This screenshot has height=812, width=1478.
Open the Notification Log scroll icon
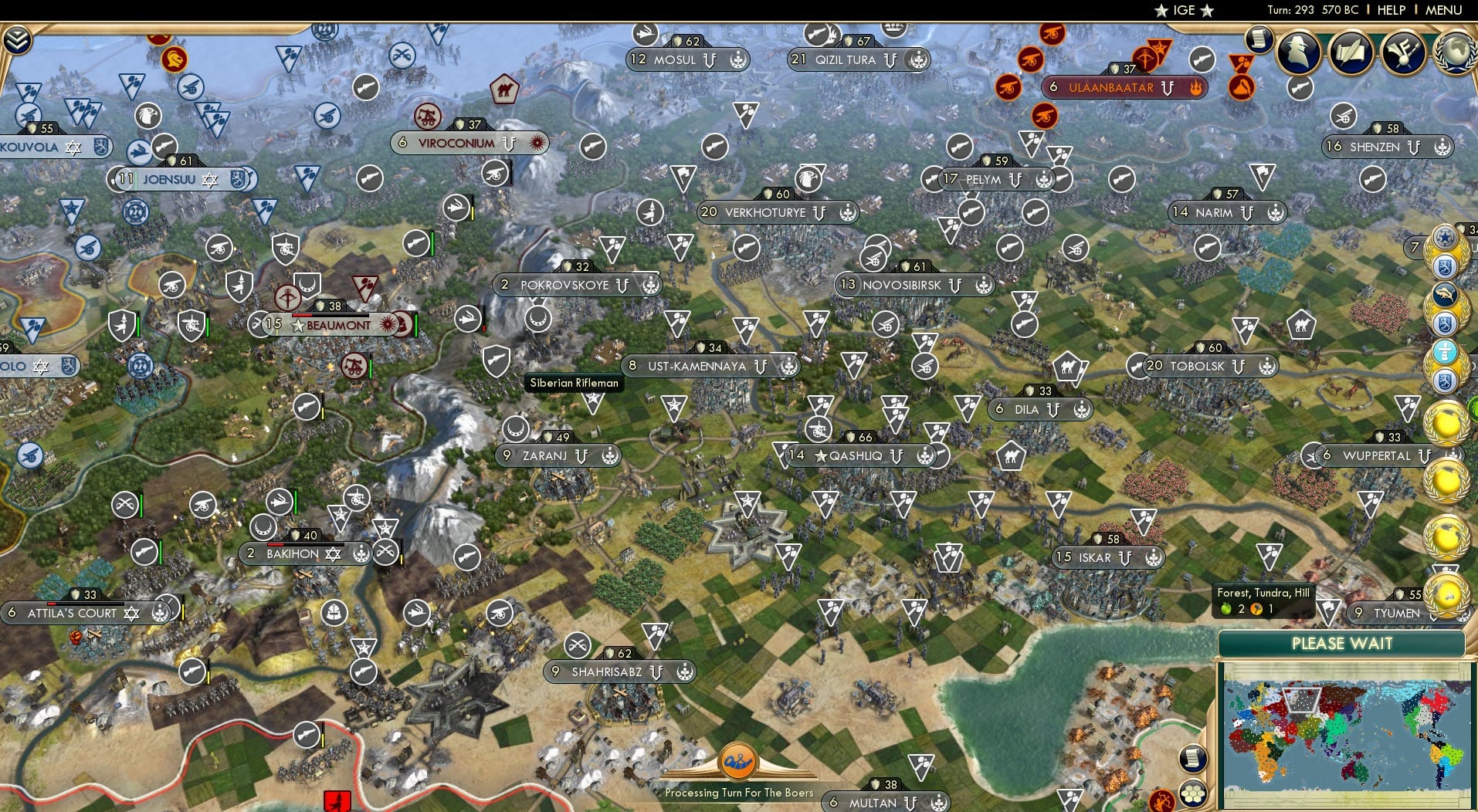1258,39
